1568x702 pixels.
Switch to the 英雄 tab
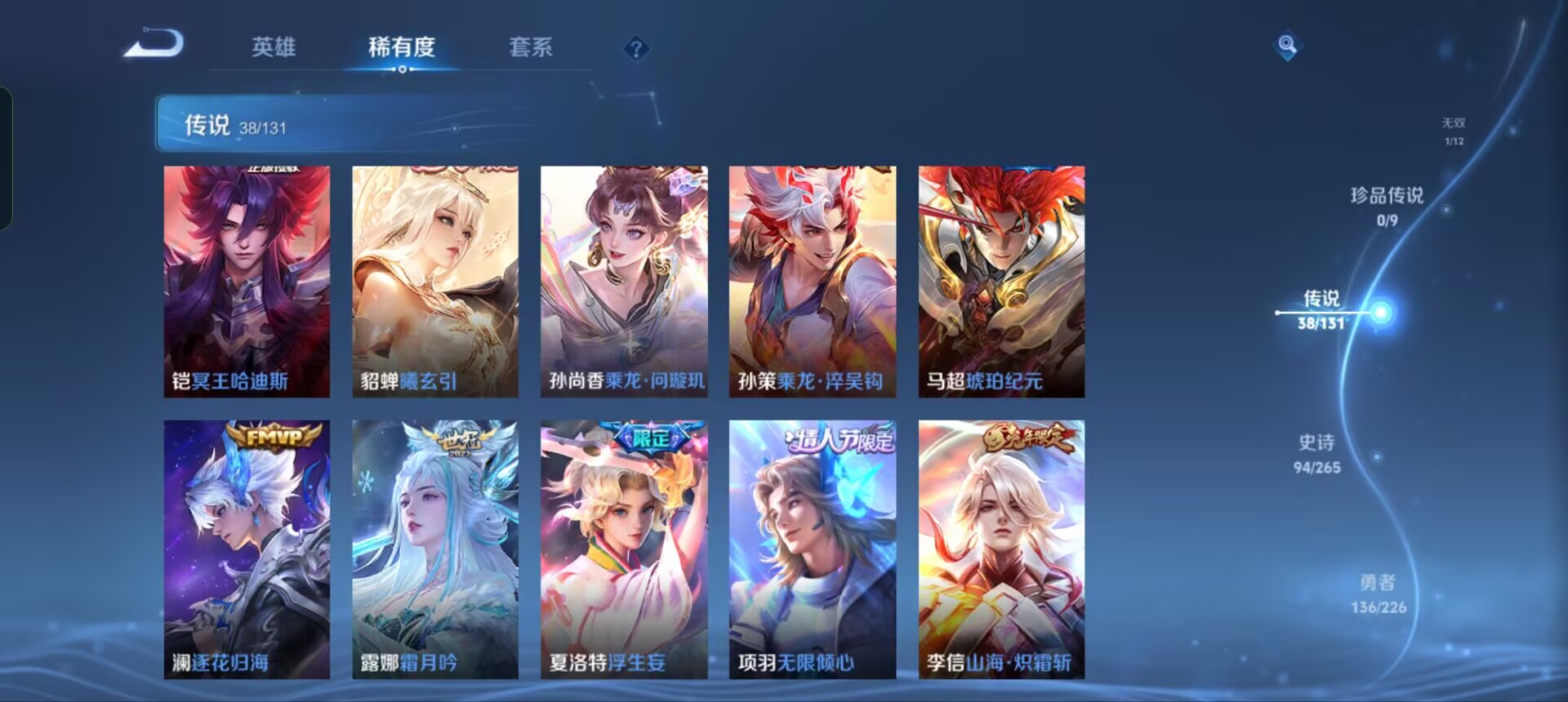tap(274, 49)
